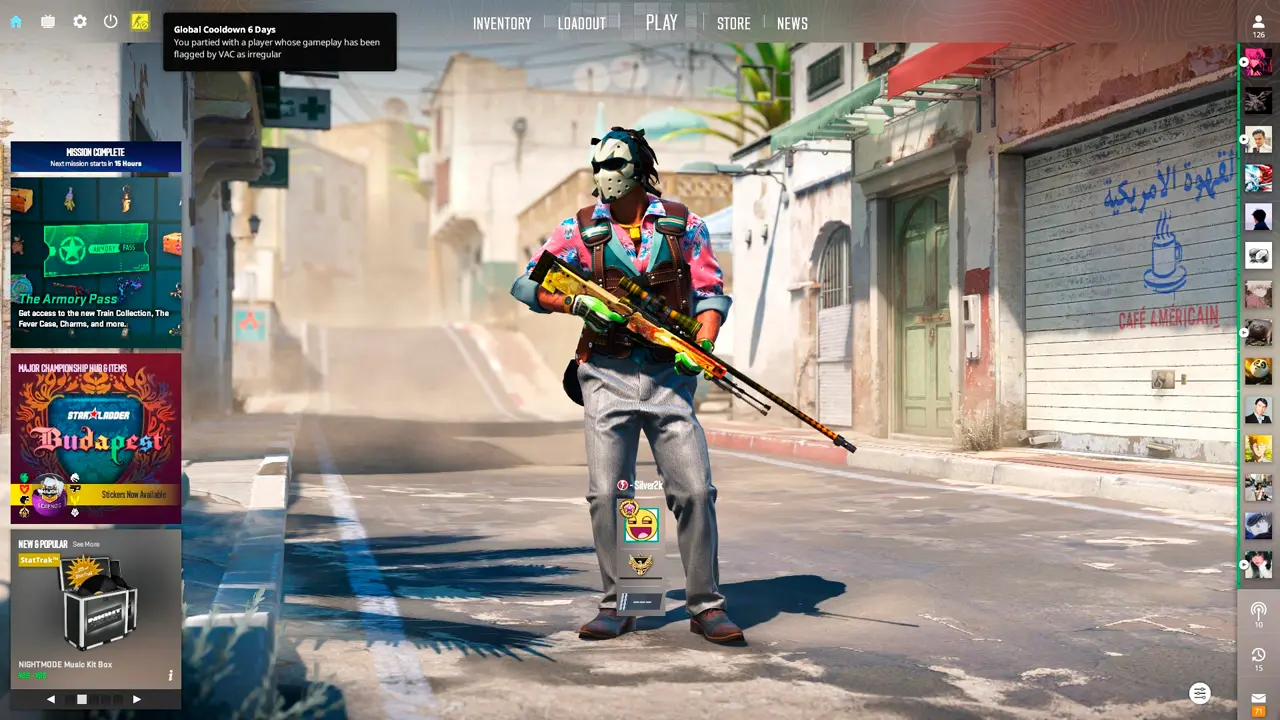Click the power quit icon
This screenshot has width=1280, height=720.
tap(111, 22)
